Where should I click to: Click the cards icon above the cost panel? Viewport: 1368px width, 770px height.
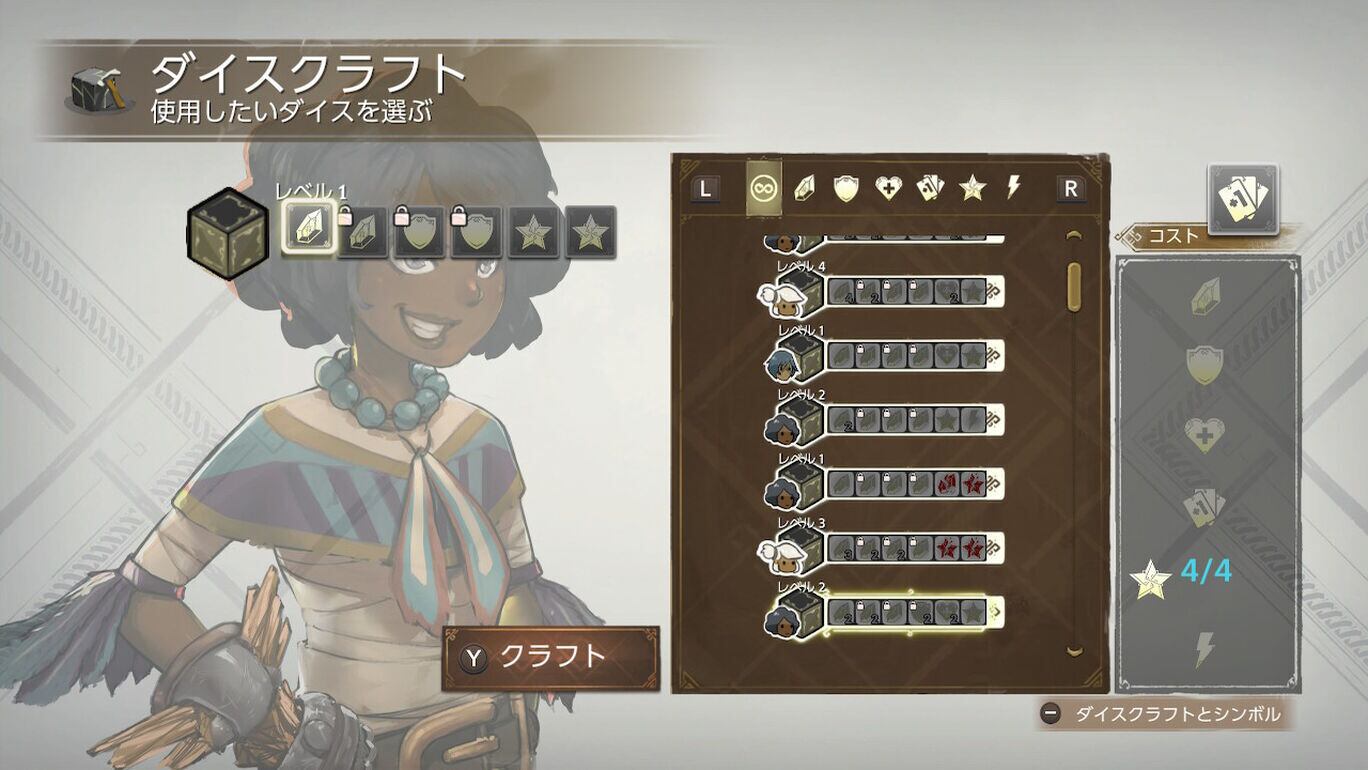[1242, 199]
